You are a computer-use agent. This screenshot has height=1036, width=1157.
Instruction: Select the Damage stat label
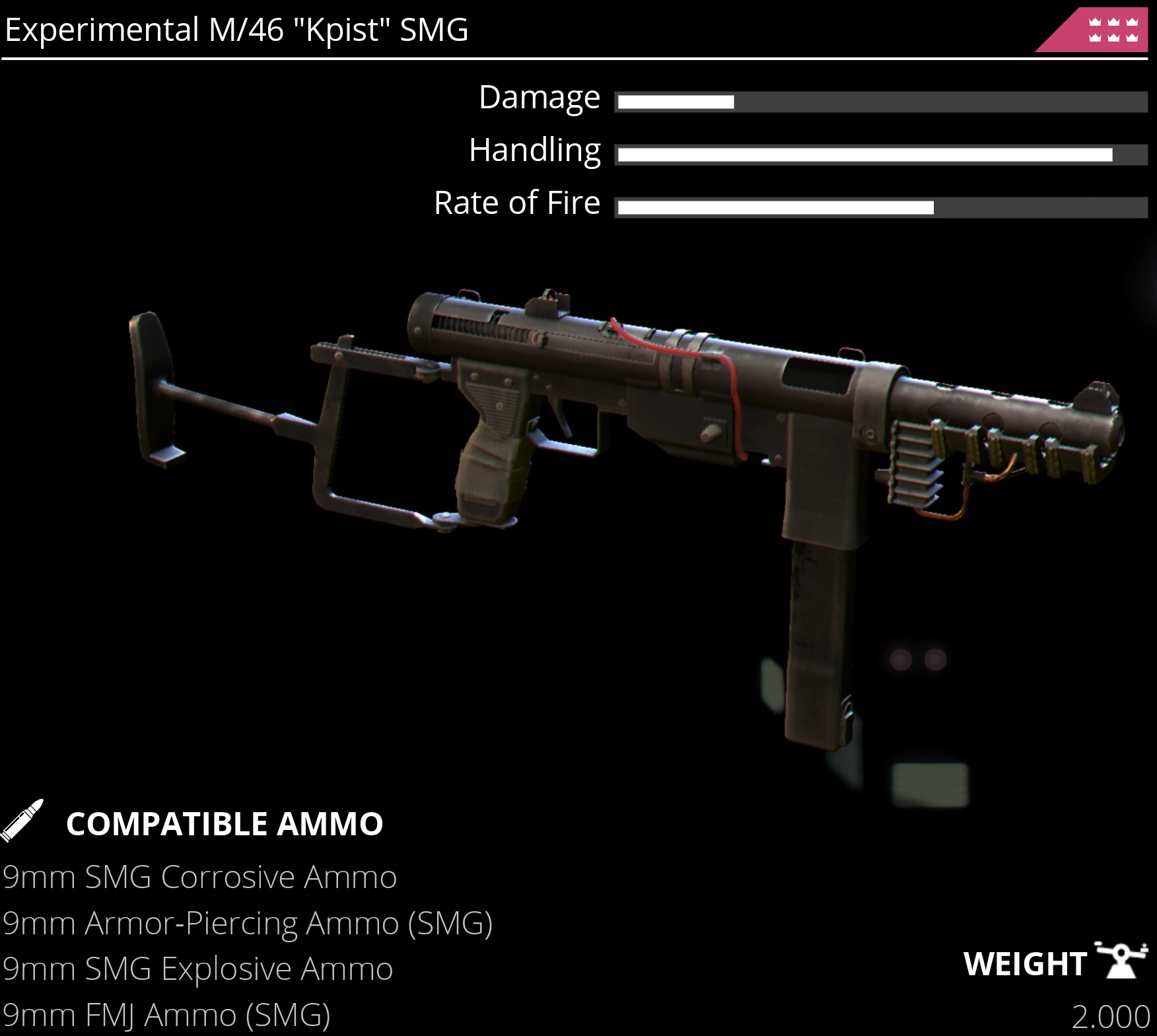pyautogui.click(x=538, y=97)
